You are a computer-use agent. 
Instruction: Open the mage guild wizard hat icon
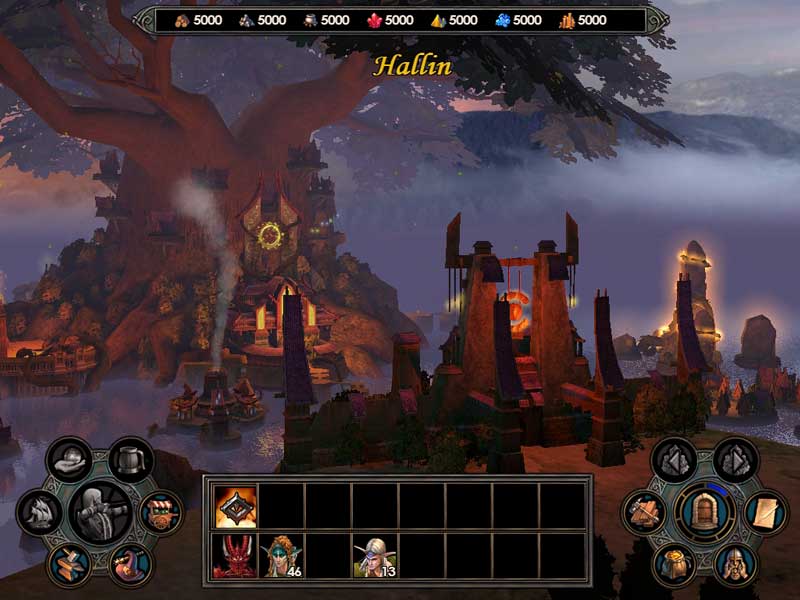click(131, 563)
